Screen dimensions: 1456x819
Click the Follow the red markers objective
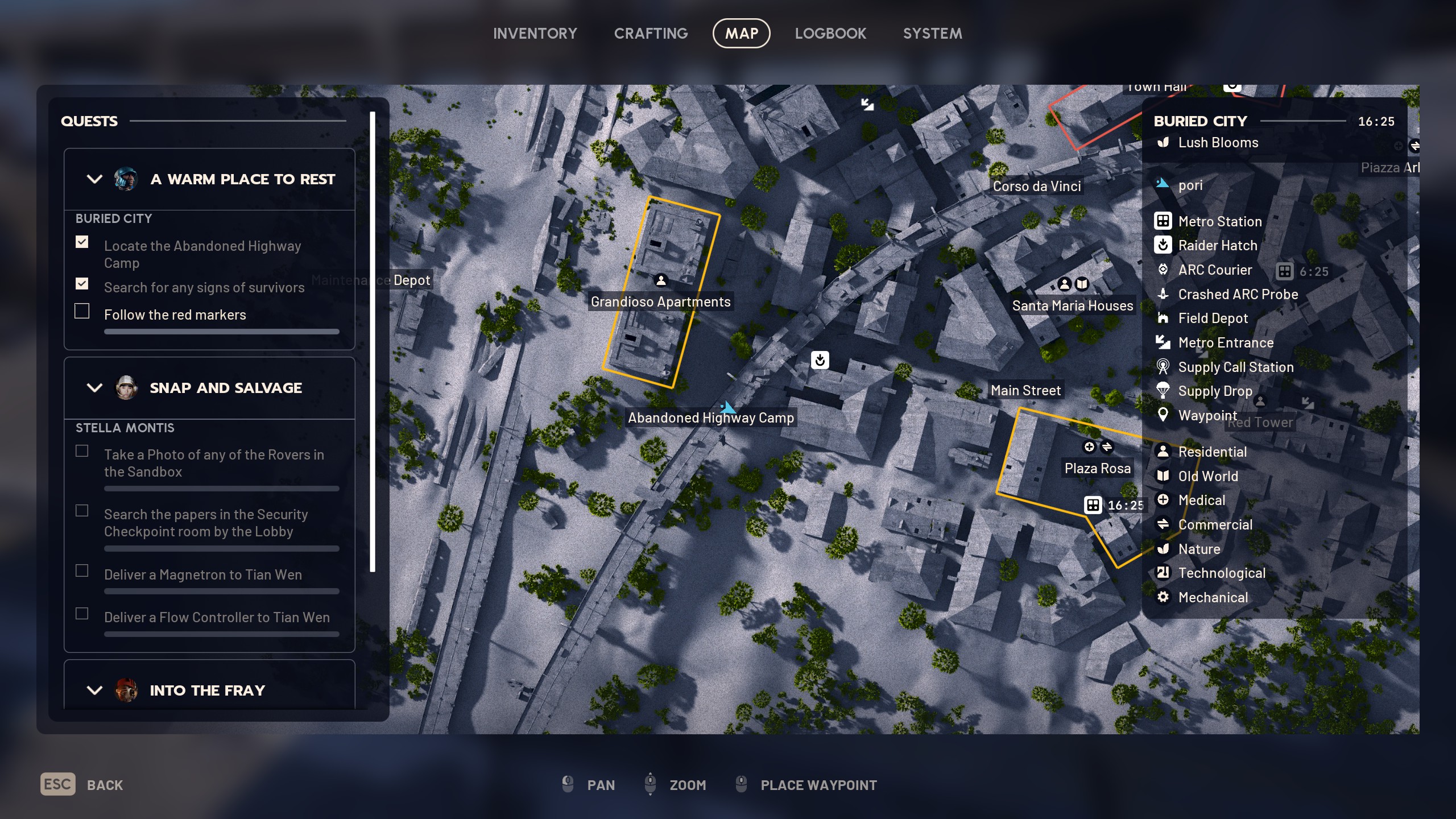[175, 315]
